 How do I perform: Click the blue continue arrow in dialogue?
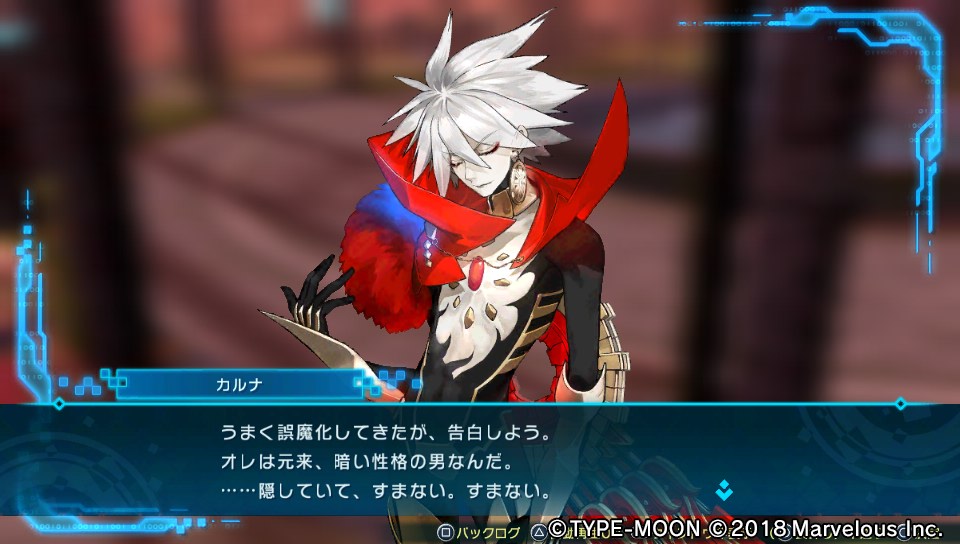click(x=723, y=490)
